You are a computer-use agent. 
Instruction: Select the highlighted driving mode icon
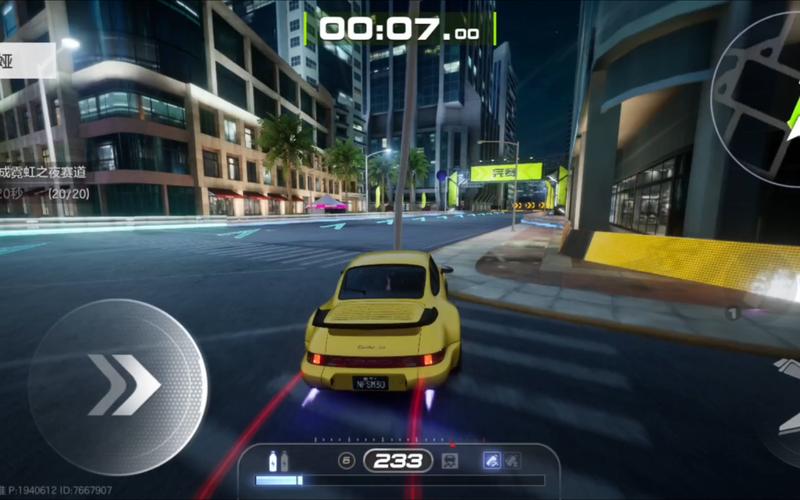491,461
